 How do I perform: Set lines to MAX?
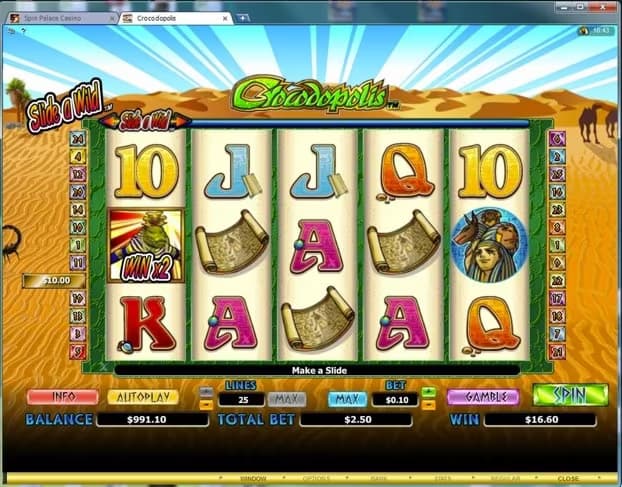(286, 399)
